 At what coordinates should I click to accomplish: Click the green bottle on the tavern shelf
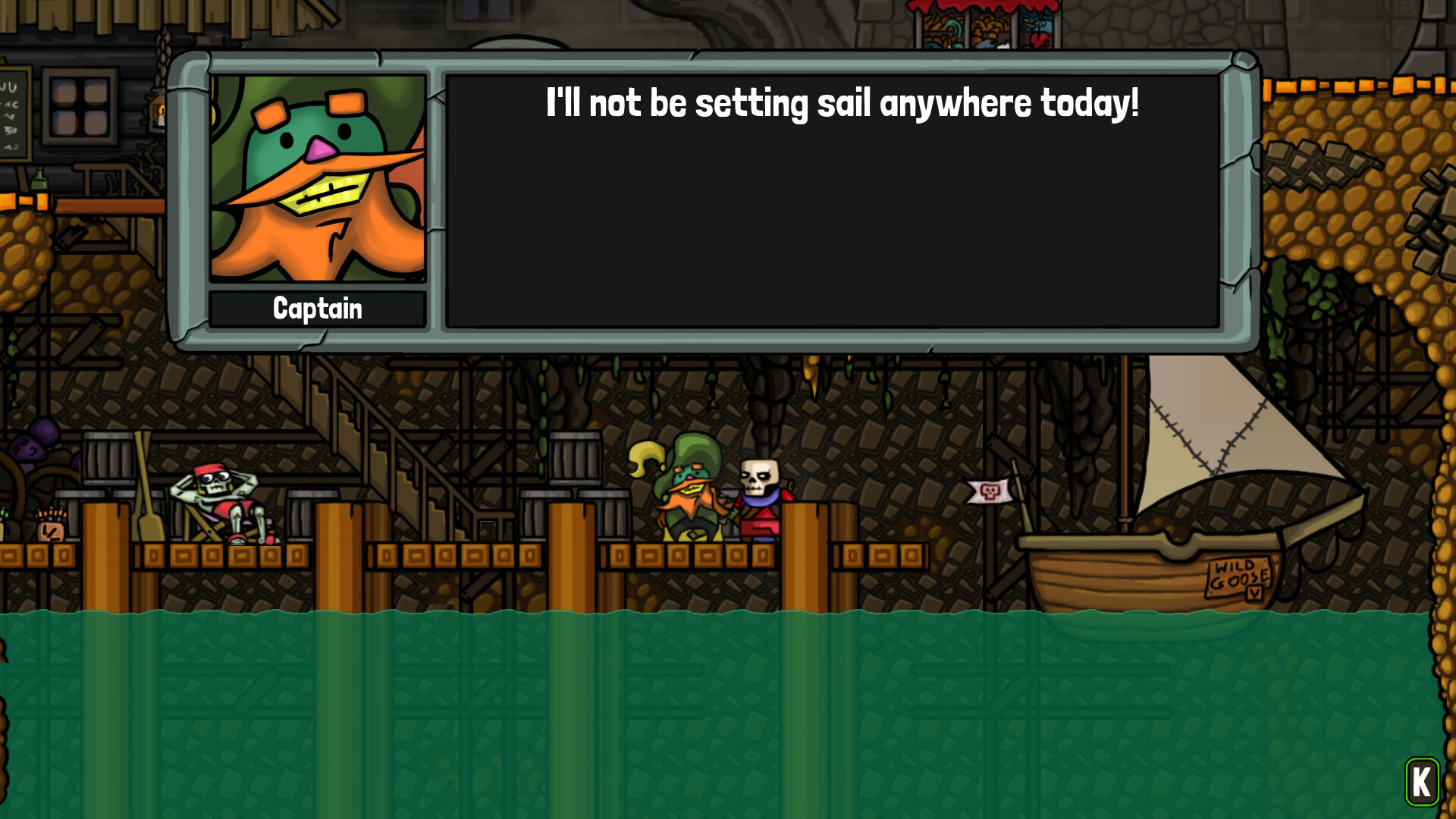coord(39,180)
